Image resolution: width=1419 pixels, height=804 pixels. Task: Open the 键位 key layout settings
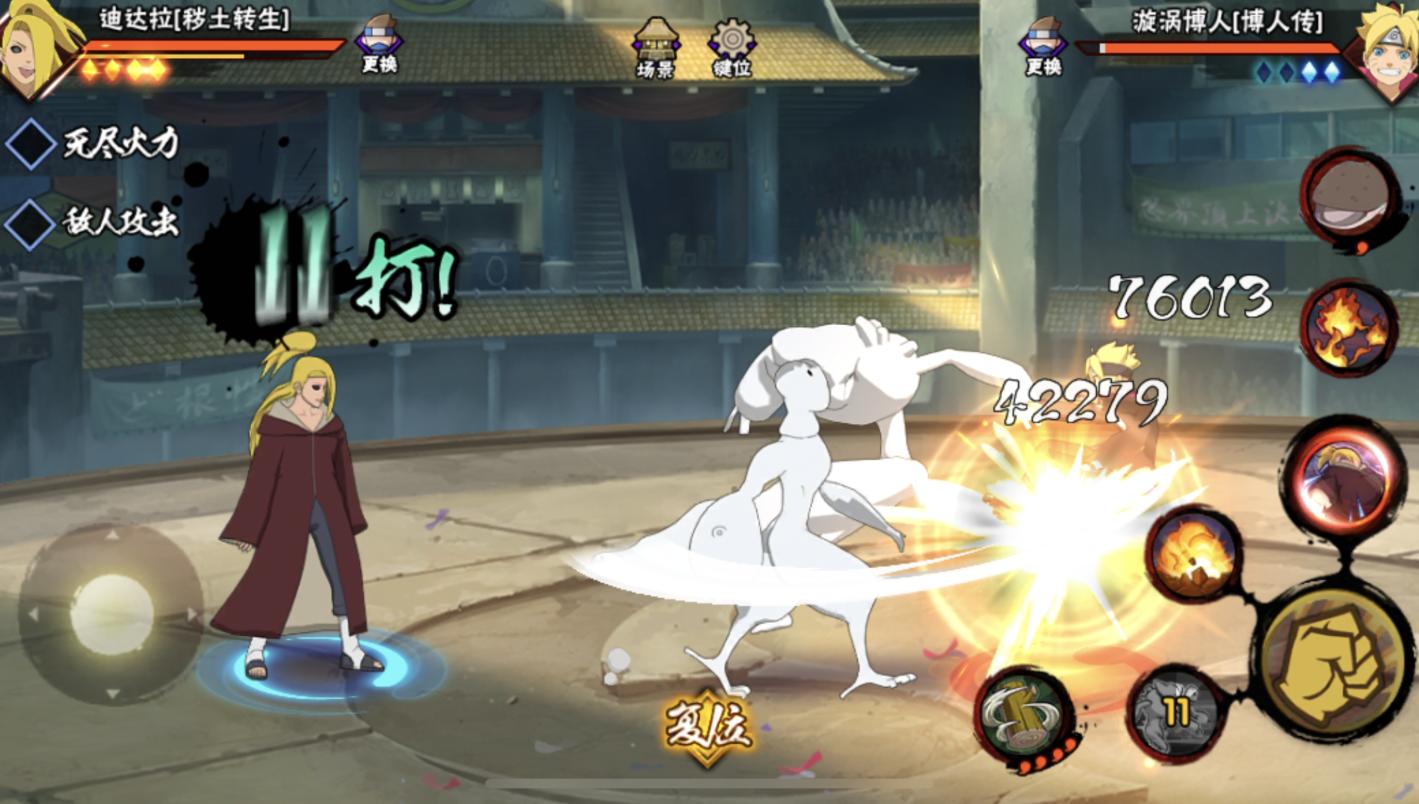click(732, 47)
